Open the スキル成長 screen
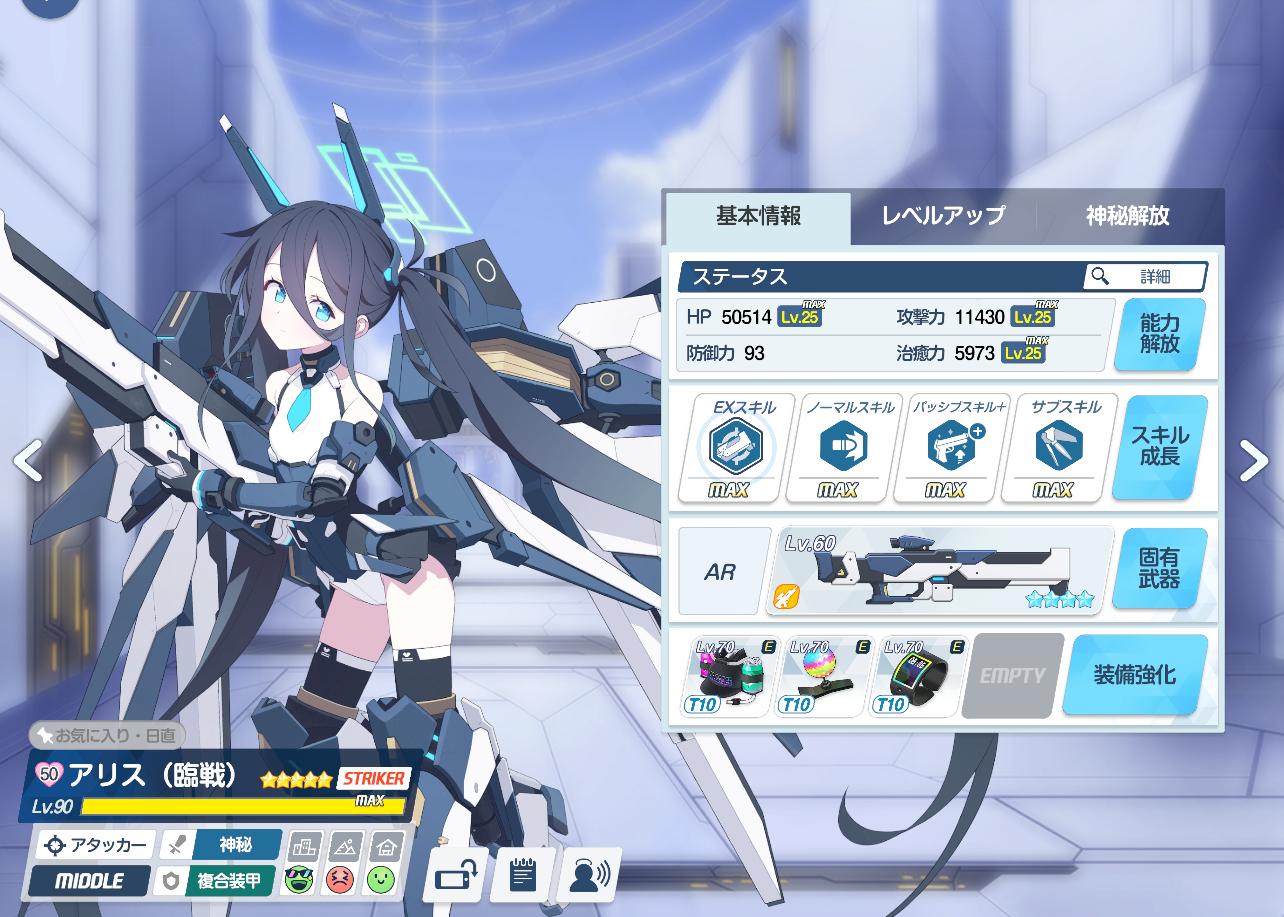This screenshot has height=917, width=1284. (x=1159, y=447)
